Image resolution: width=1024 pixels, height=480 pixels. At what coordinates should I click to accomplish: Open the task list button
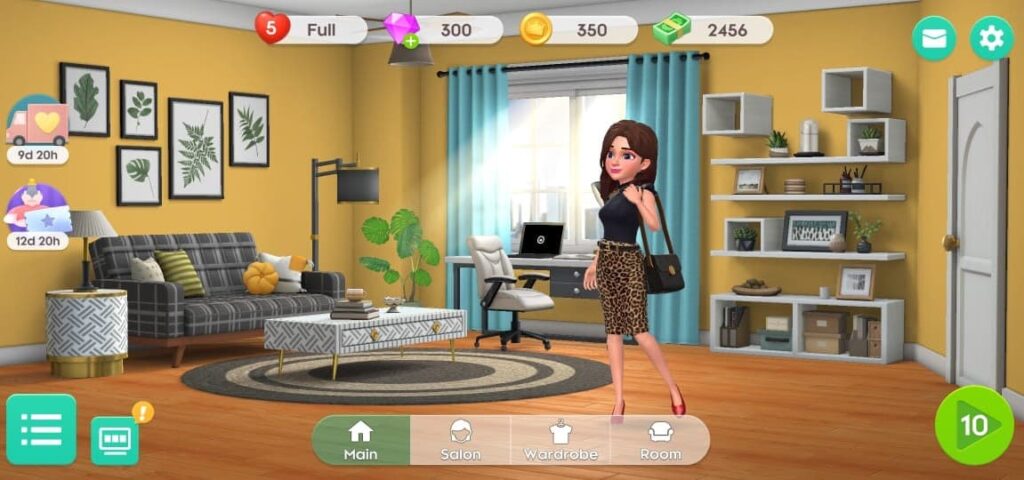coord(41,429)
